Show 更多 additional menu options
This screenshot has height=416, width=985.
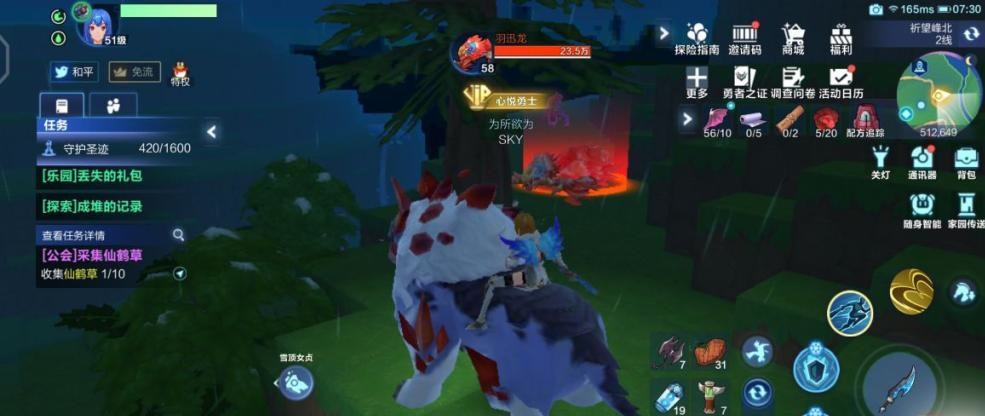pyautogui.click(x=697, y=81)
